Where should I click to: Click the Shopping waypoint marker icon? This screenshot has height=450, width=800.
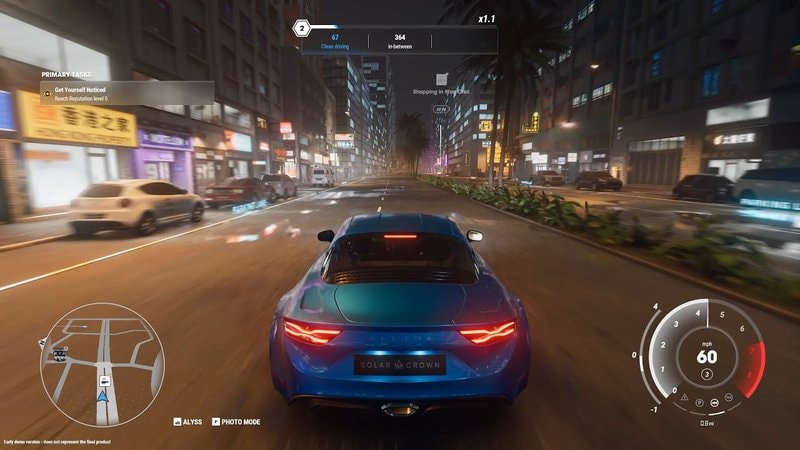pyautogui.click(x=441, y=78)
